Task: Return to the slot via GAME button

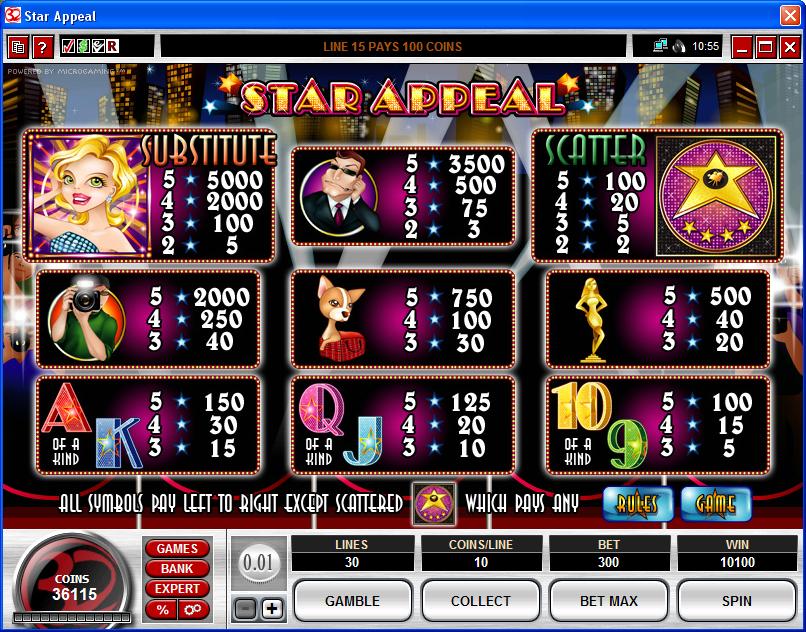Action: [x=715, y=503]
